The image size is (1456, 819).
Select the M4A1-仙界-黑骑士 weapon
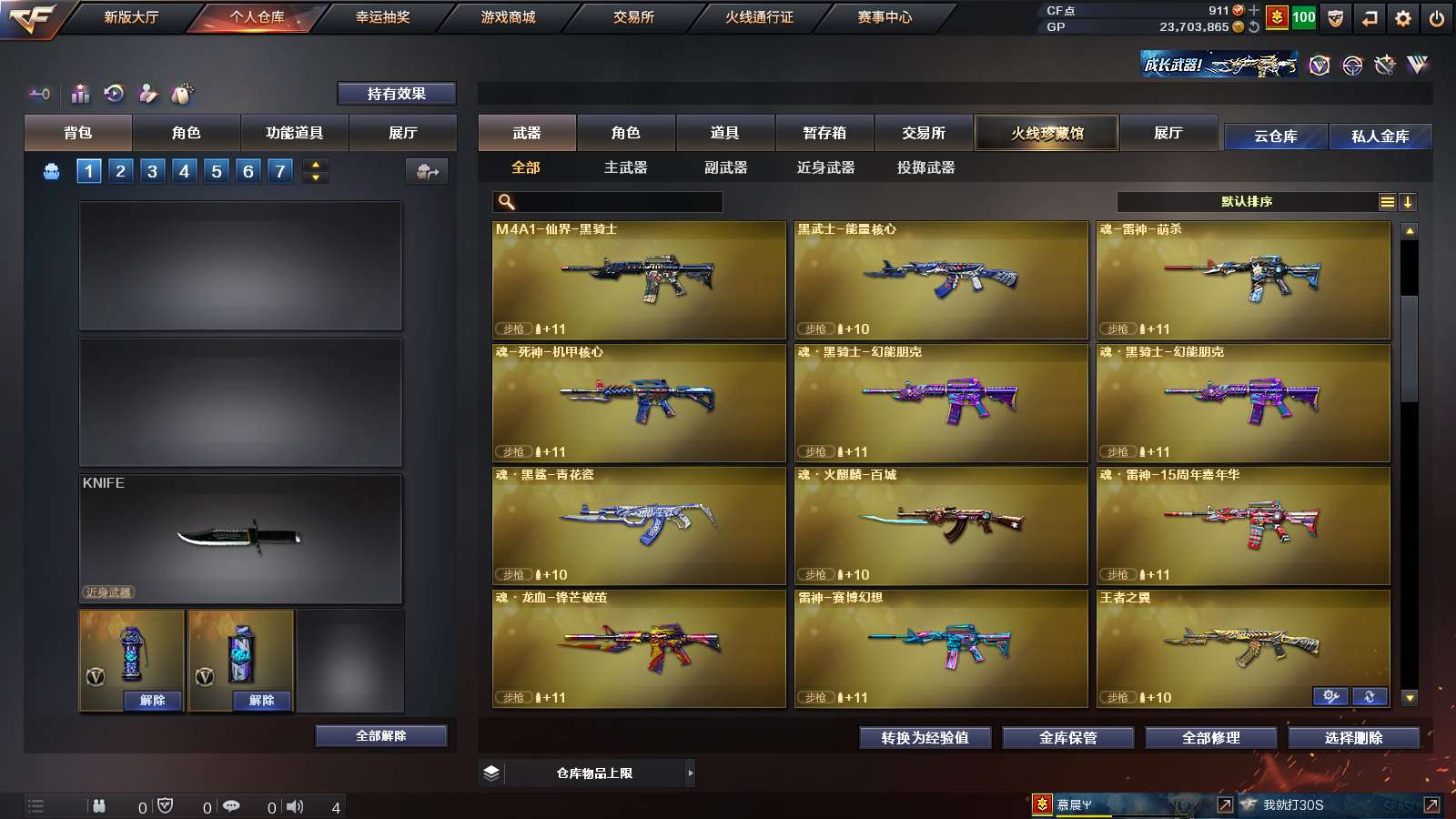[639, 280]
